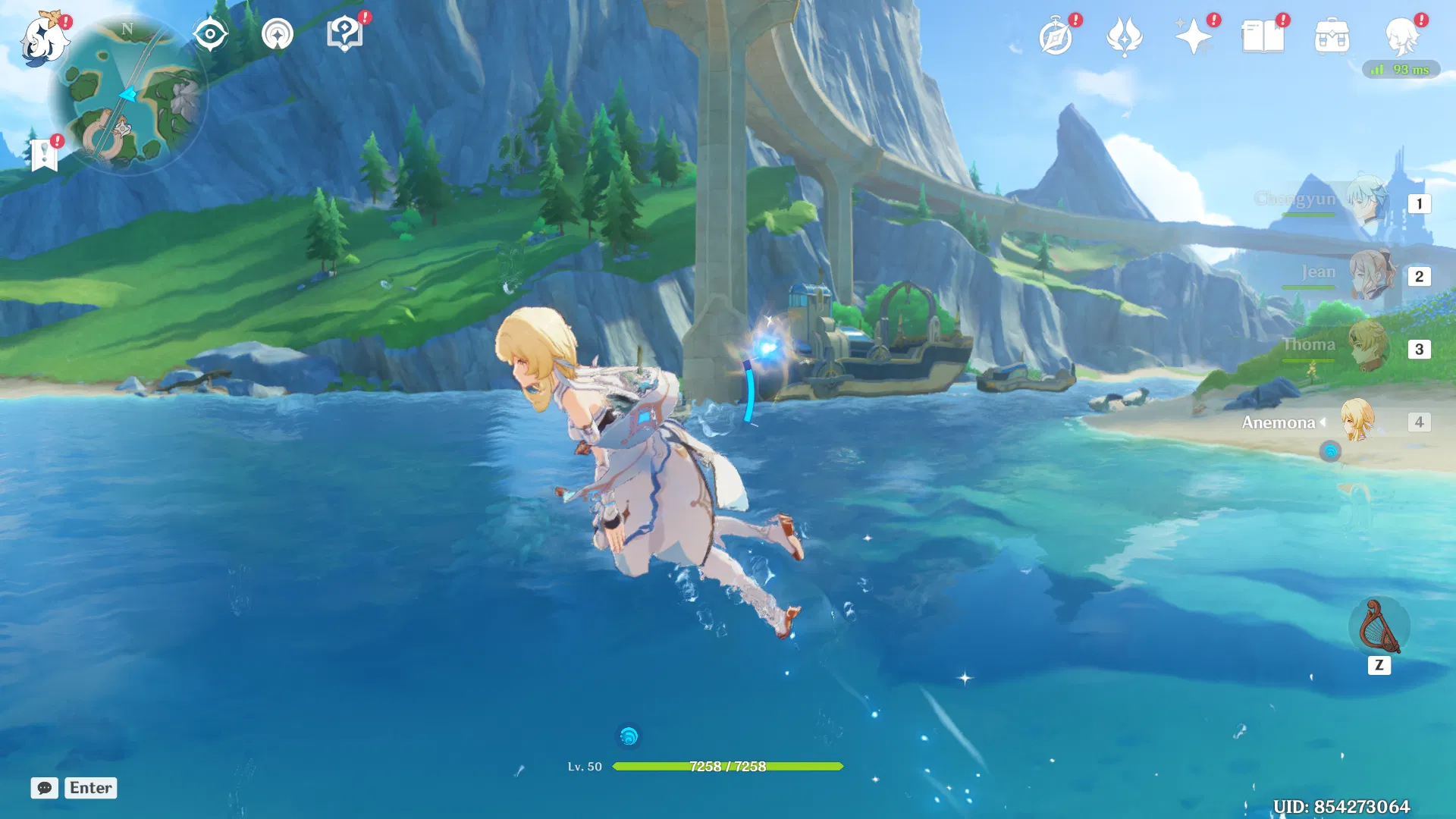Screen dimensions: 1456x819
Task: Click the circular tracker icon beside the eye icon
Action: (276, 33)
